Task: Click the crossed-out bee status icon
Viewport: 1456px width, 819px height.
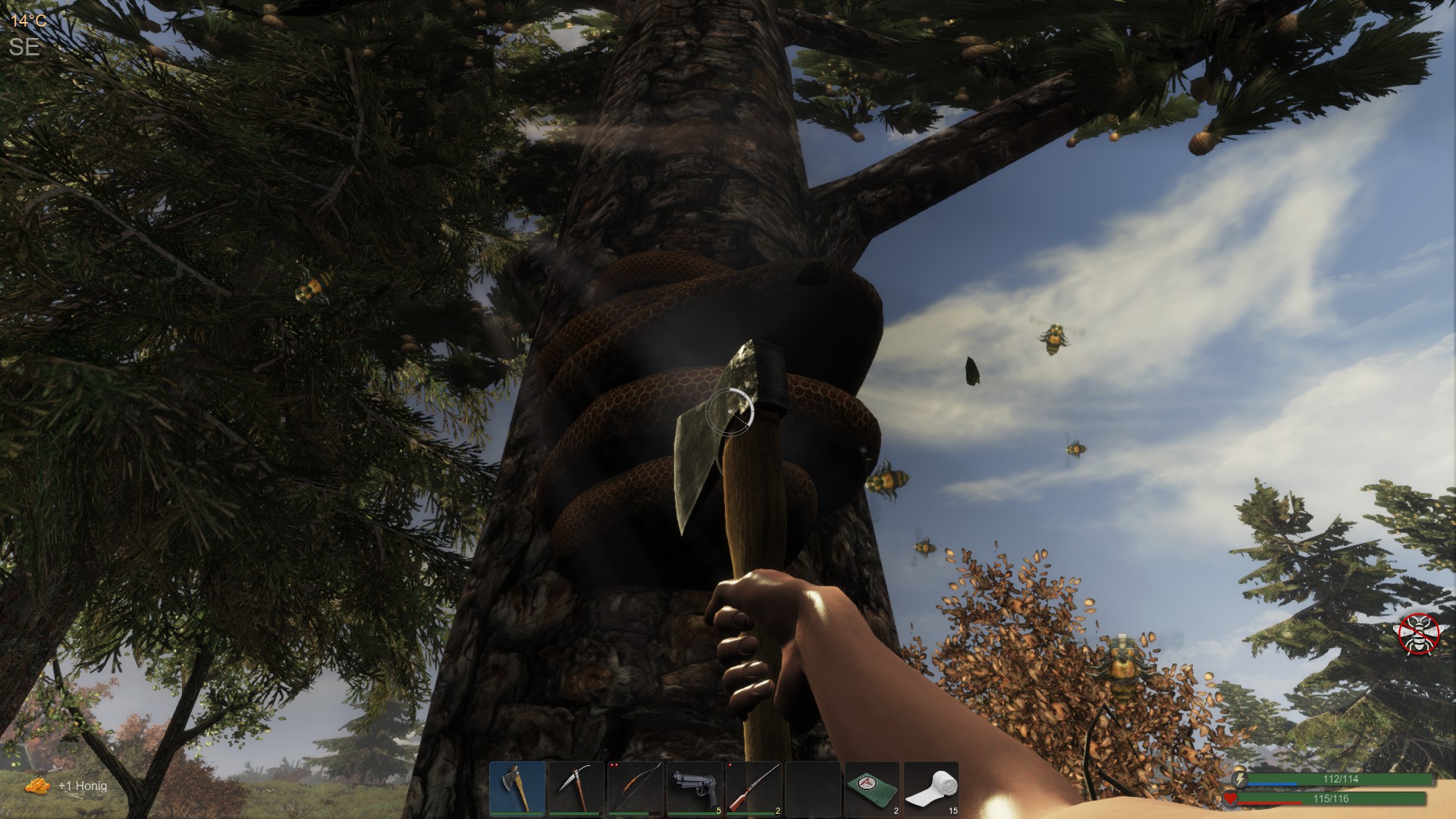Action: [x=1419, y=633]
